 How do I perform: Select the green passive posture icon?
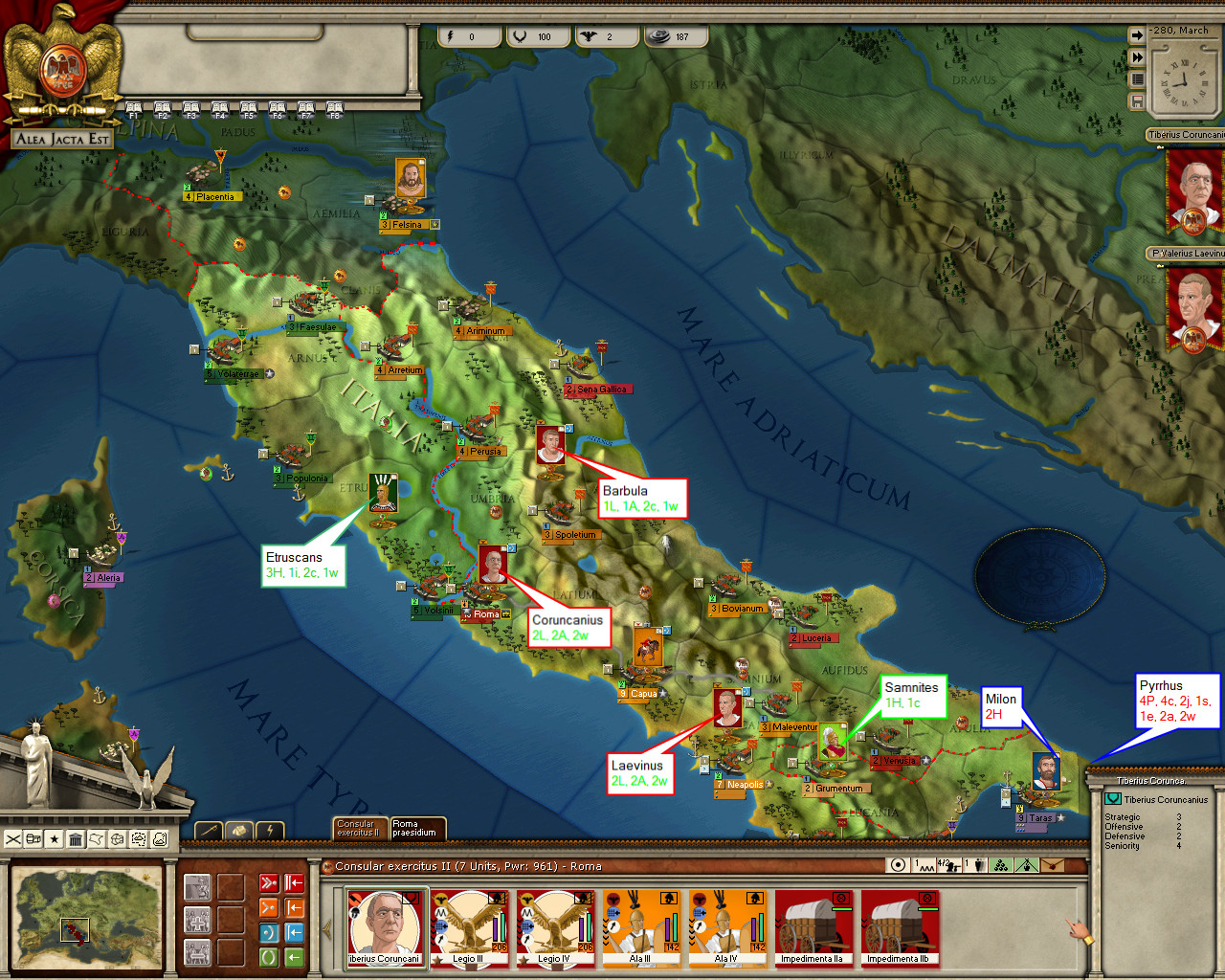click(x=270, y=957)
